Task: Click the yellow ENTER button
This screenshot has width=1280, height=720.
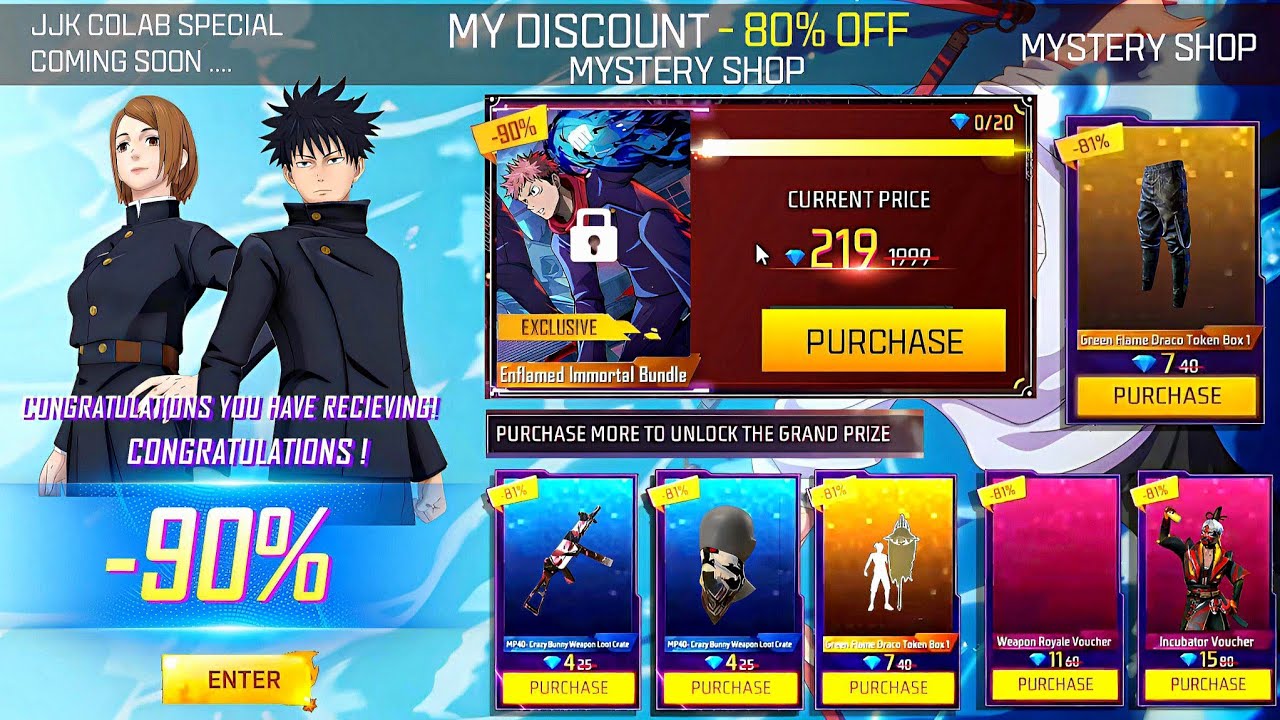Action: click(241, 680)
